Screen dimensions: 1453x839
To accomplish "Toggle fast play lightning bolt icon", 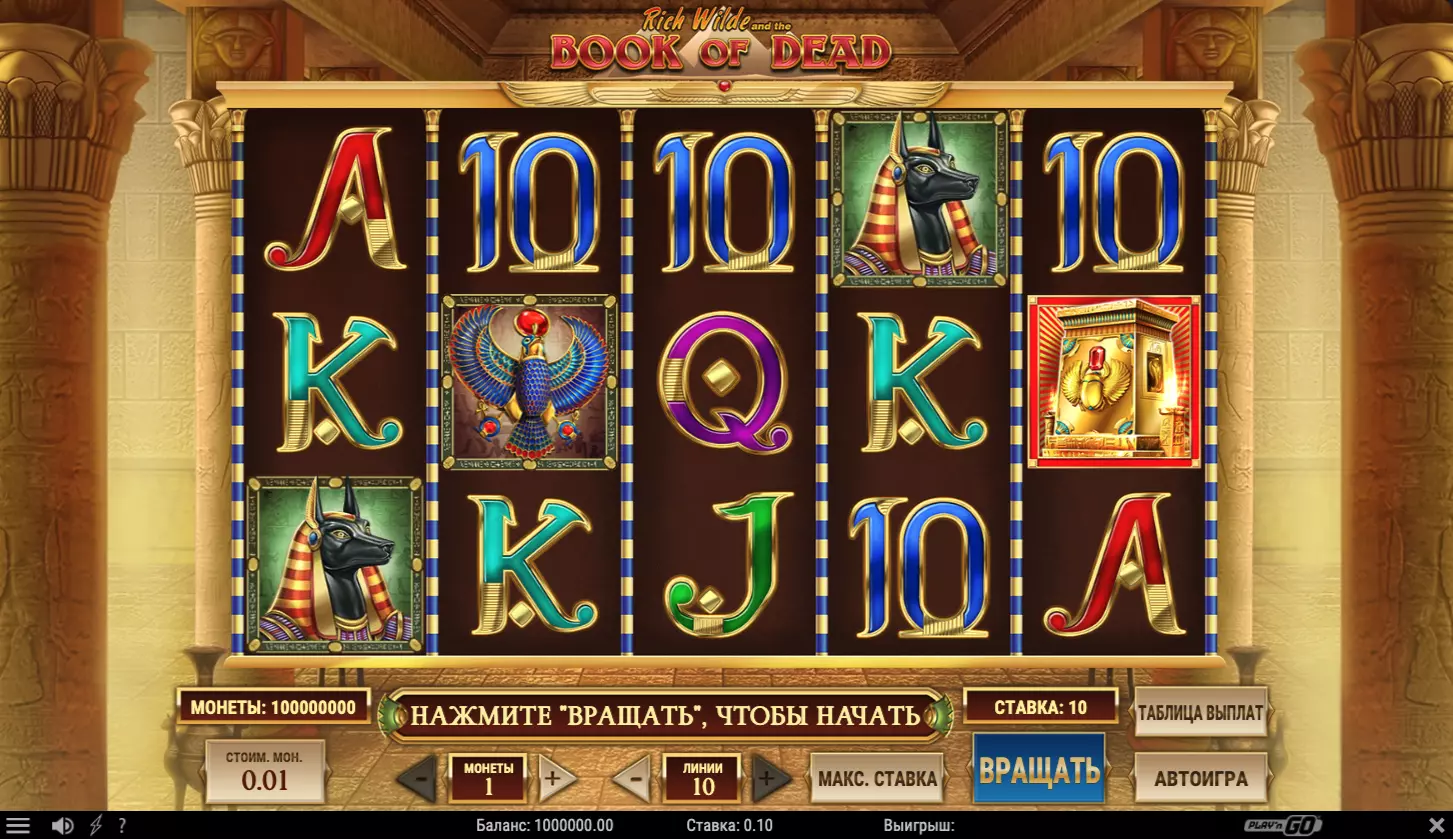I will (96, 826).
